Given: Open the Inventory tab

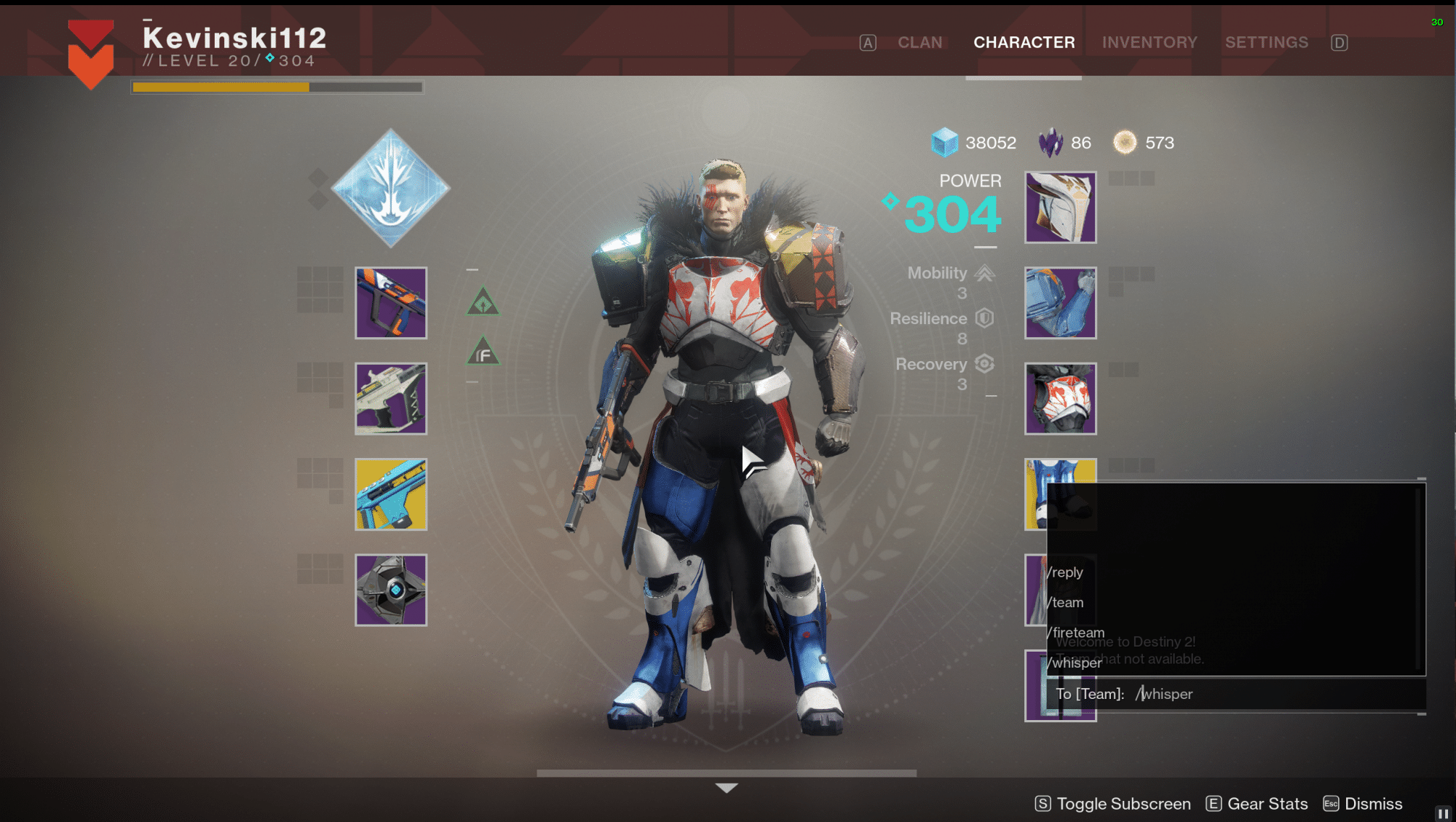Looking at the screenshot, I should [x=1149, y=42].
